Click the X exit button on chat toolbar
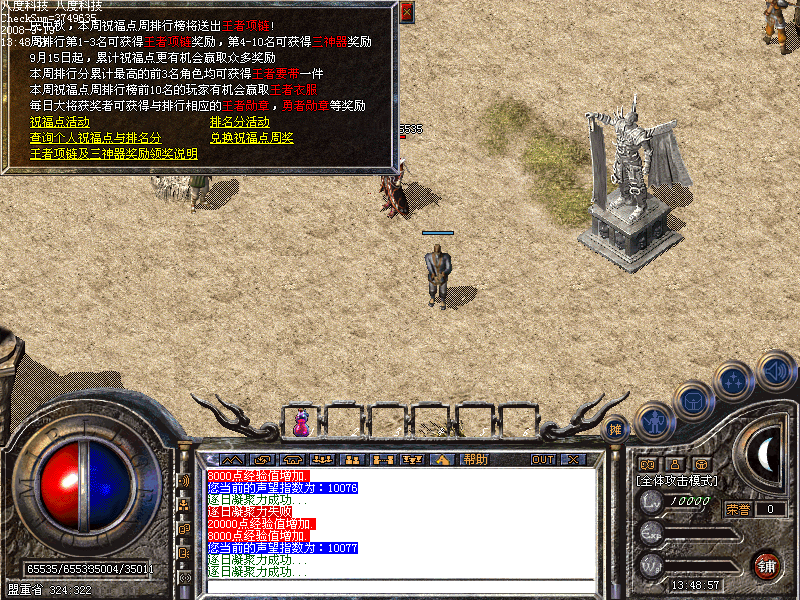 pyautogui.click(x=573, y=459)
